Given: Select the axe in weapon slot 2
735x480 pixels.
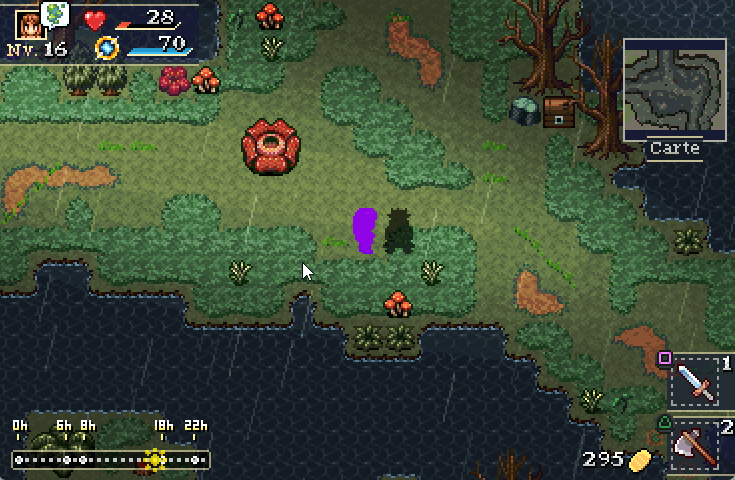Looking at the screenshot, I should 695,444.
